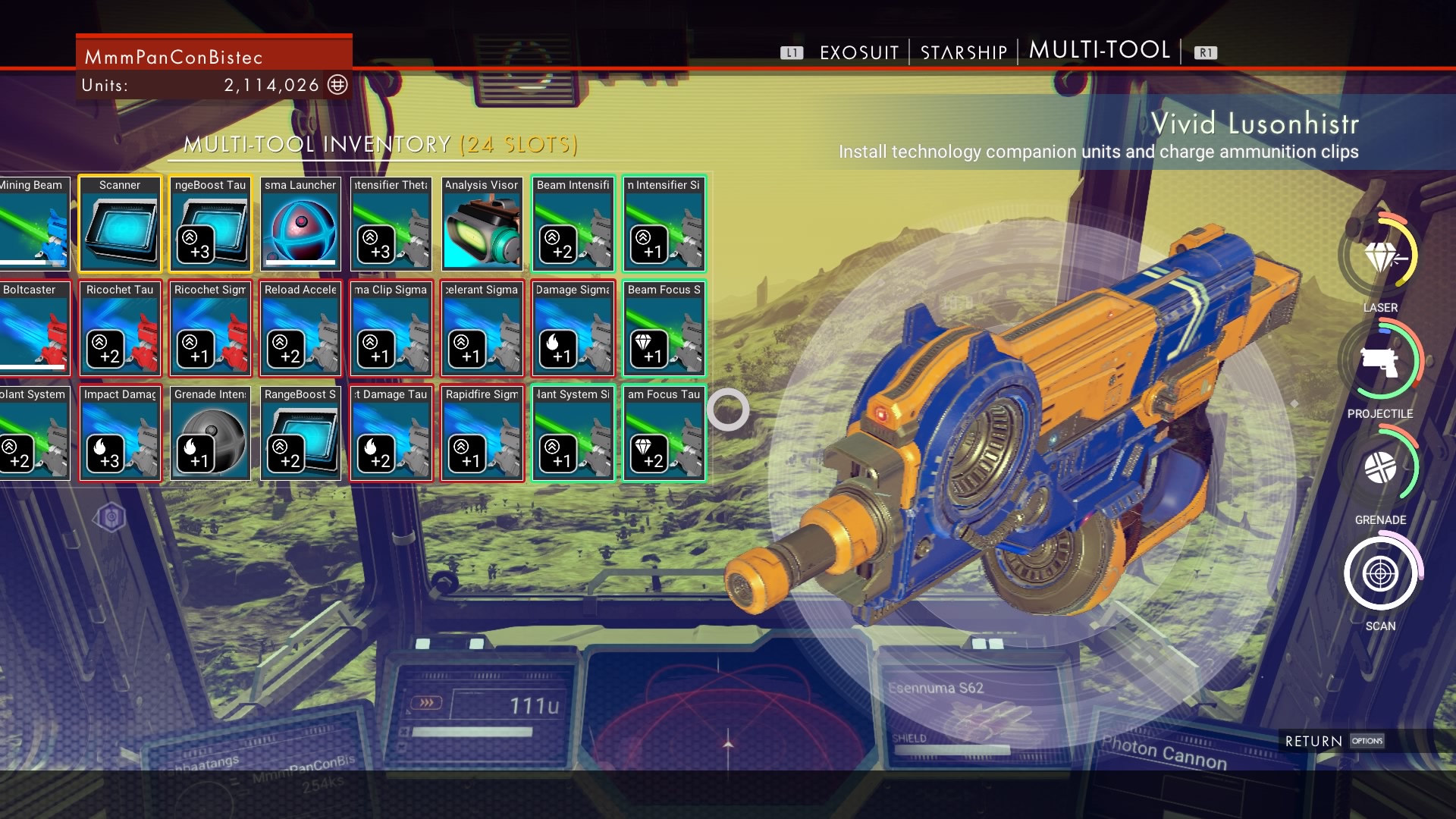Select the Boltcaster weapon slot
This screenshot has height=819, width=1456.
(33, 329)
